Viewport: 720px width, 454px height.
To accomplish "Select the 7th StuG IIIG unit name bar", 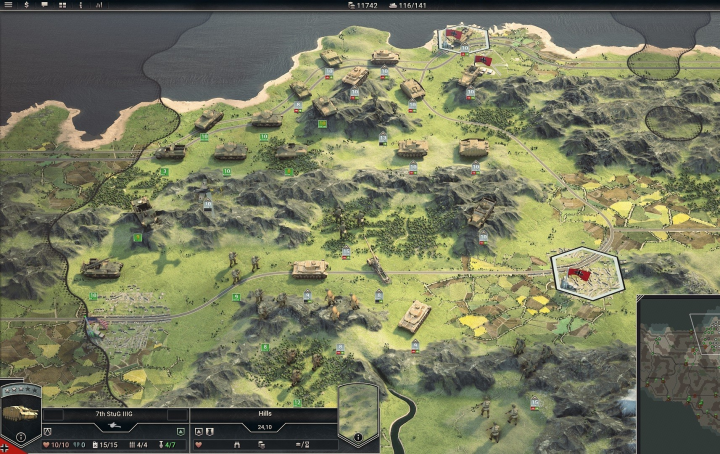I will tap(115, 413).
